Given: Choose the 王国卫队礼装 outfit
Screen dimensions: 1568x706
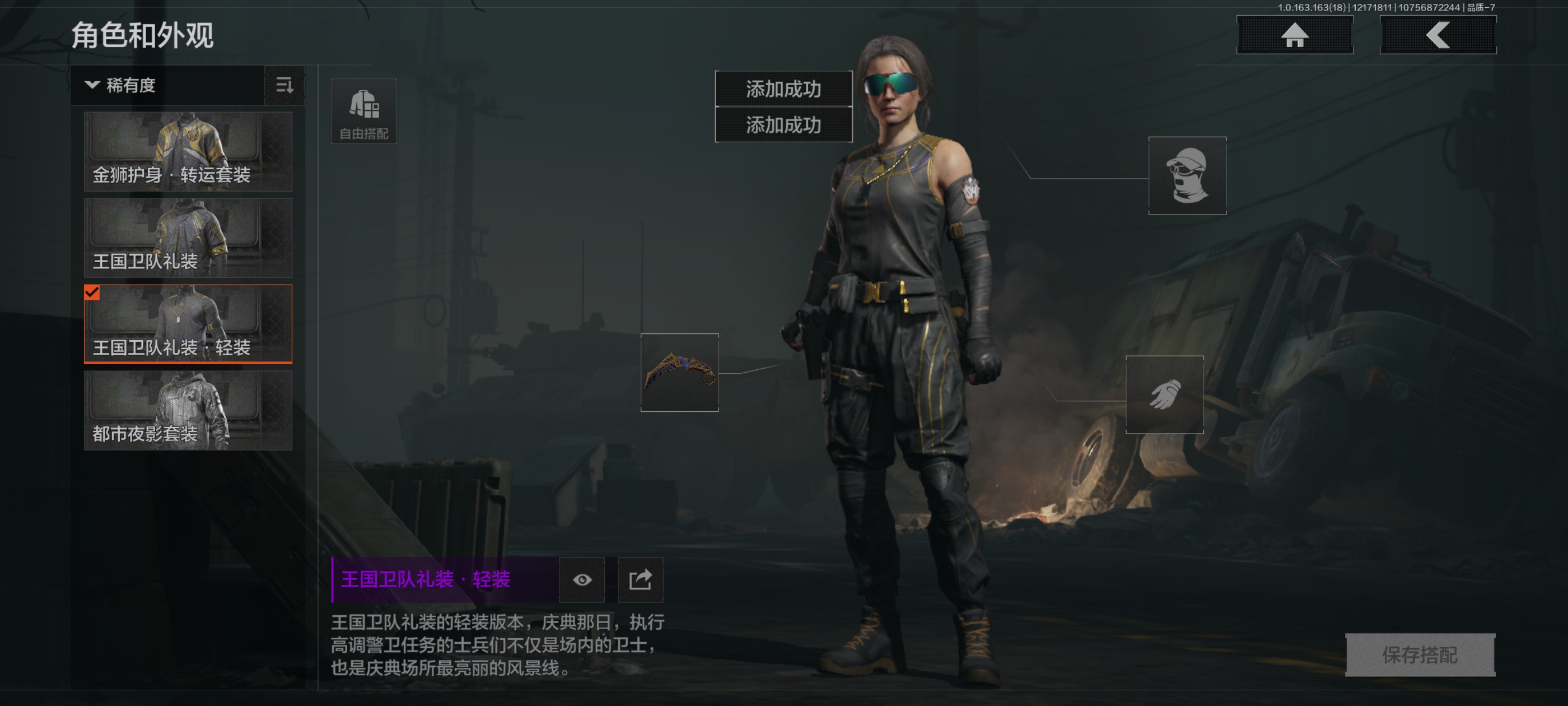Looking at the screenshot, I should click(188, 238).
